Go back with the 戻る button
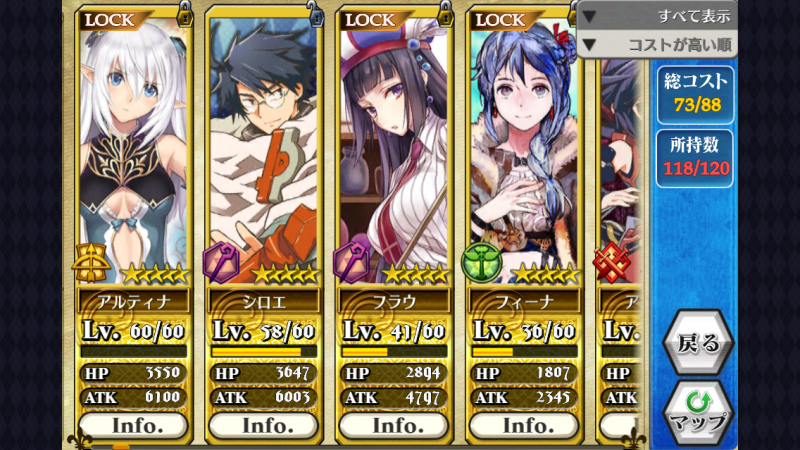 [x=698, y=343]
